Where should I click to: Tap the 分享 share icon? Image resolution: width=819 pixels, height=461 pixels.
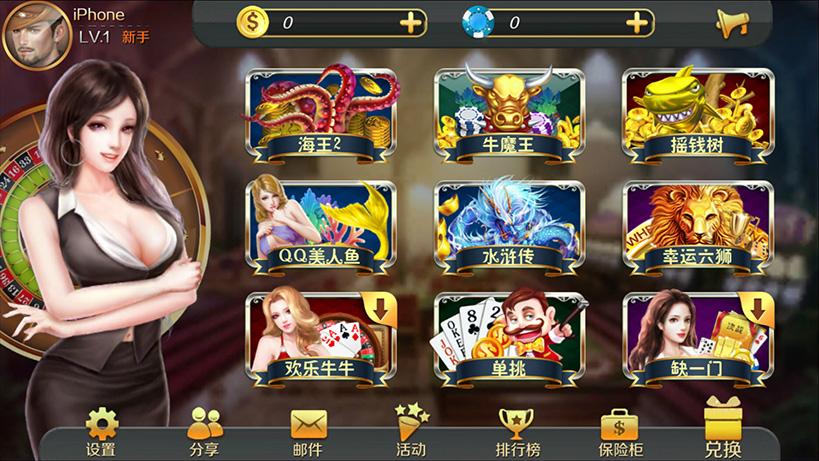[205, 431]
